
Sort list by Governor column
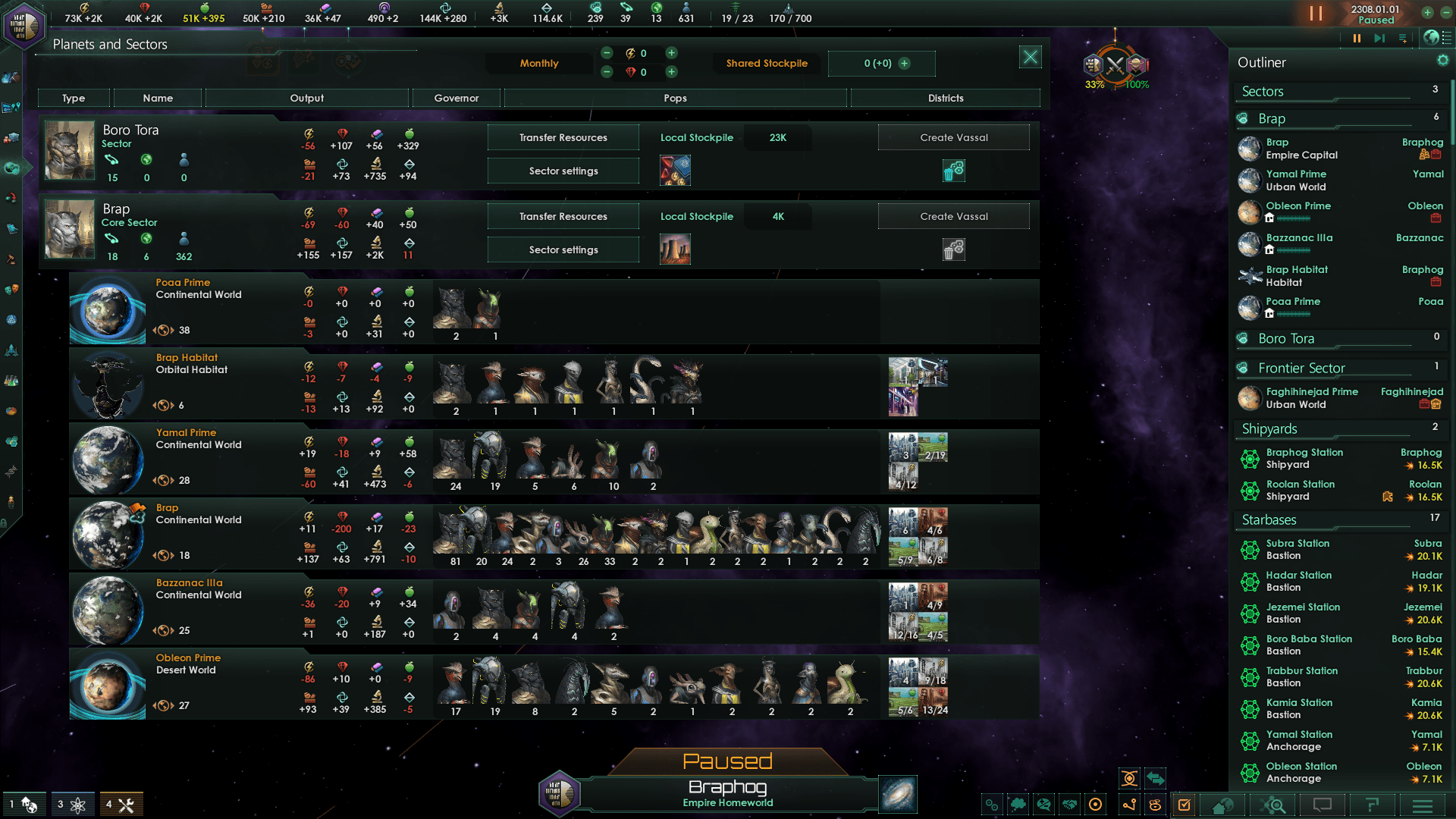456,98
